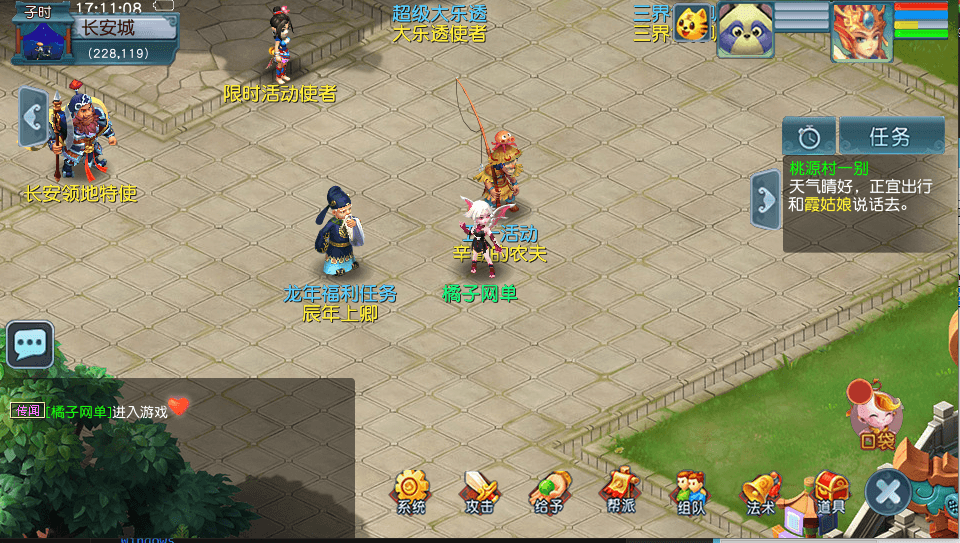
Task: Click the 橘子网单 name in chat log
Action: (x=79, y=411)
